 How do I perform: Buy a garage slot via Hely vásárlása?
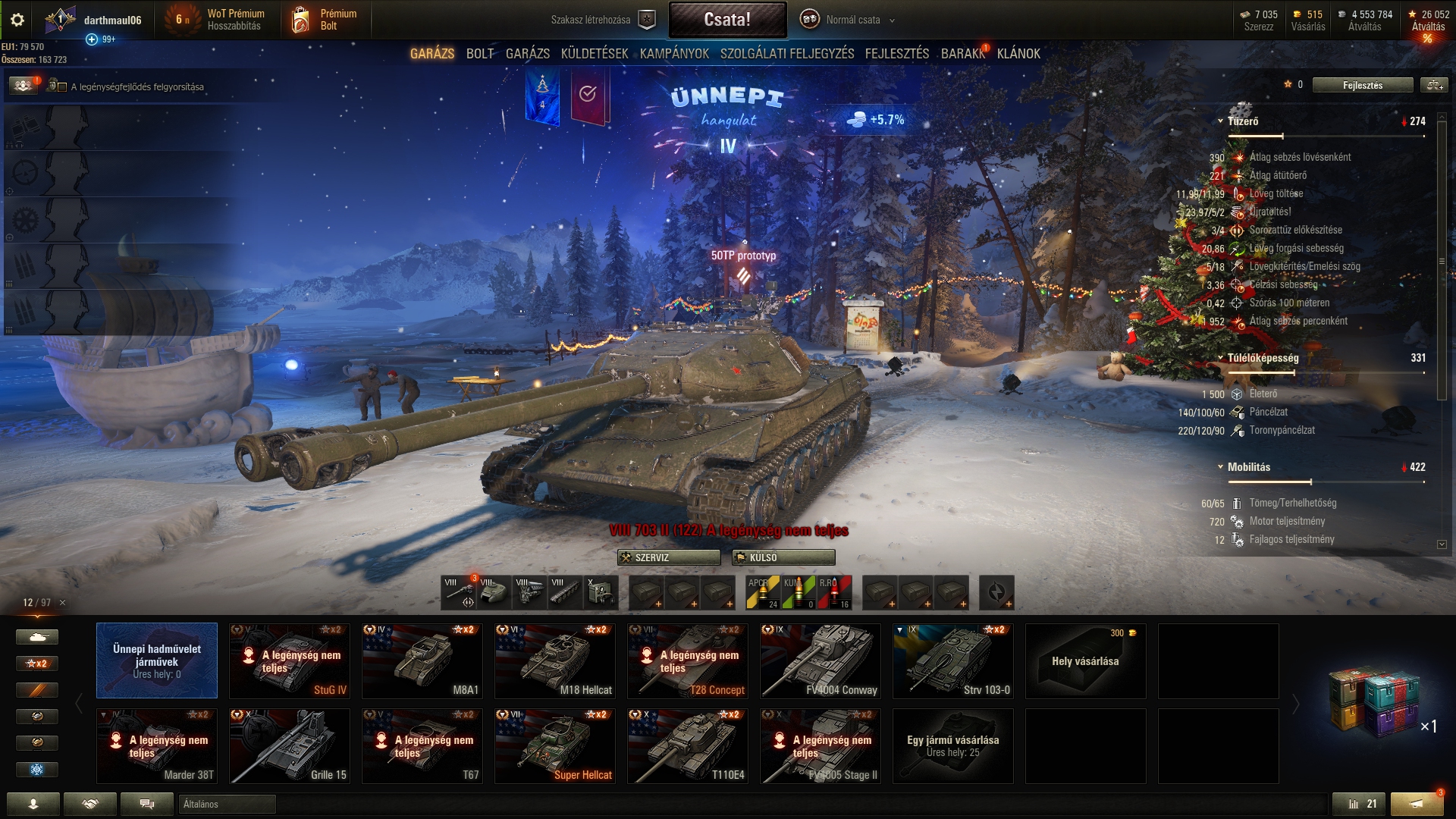click(1085, 661)
